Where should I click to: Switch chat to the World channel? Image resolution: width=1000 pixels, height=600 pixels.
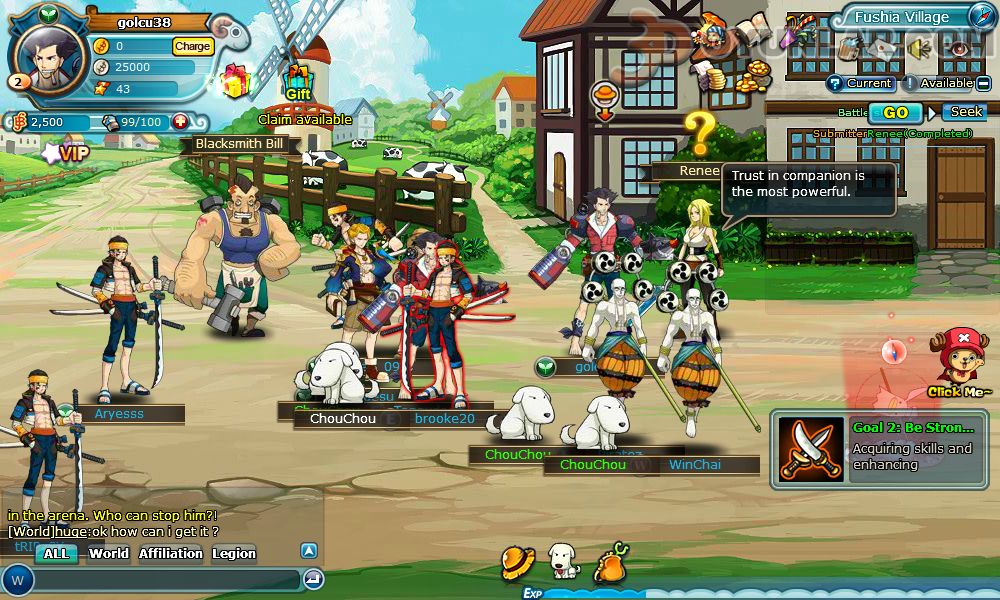[x=108, y=553]
